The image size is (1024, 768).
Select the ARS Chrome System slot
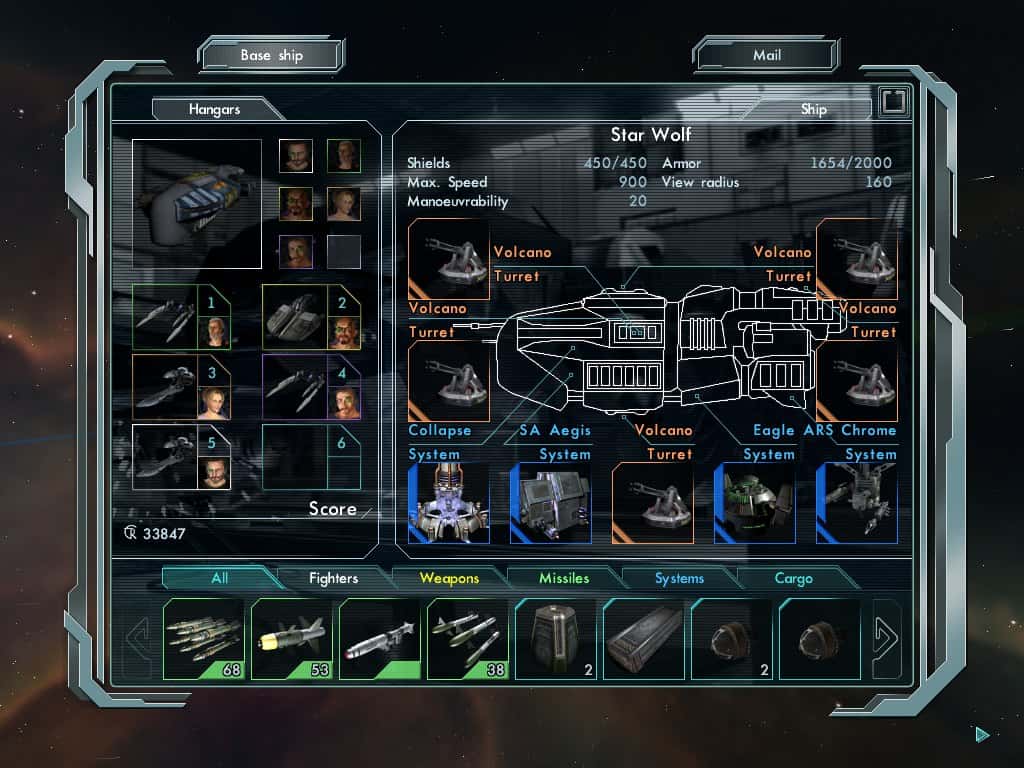point(856,502)
